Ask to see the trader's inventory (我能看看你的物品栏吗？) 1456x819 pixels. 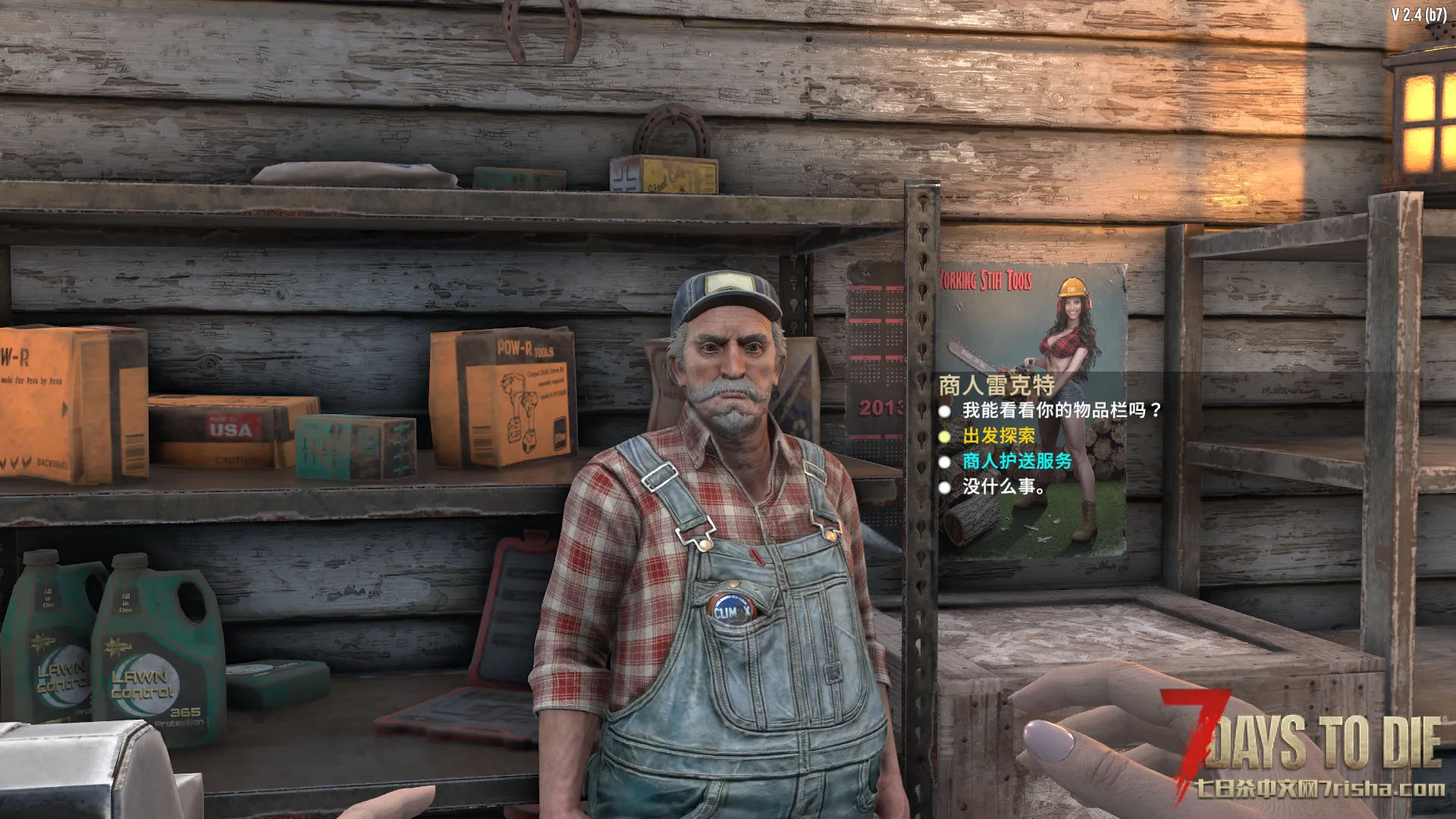pyautogui.click(x=1061, y=410)
